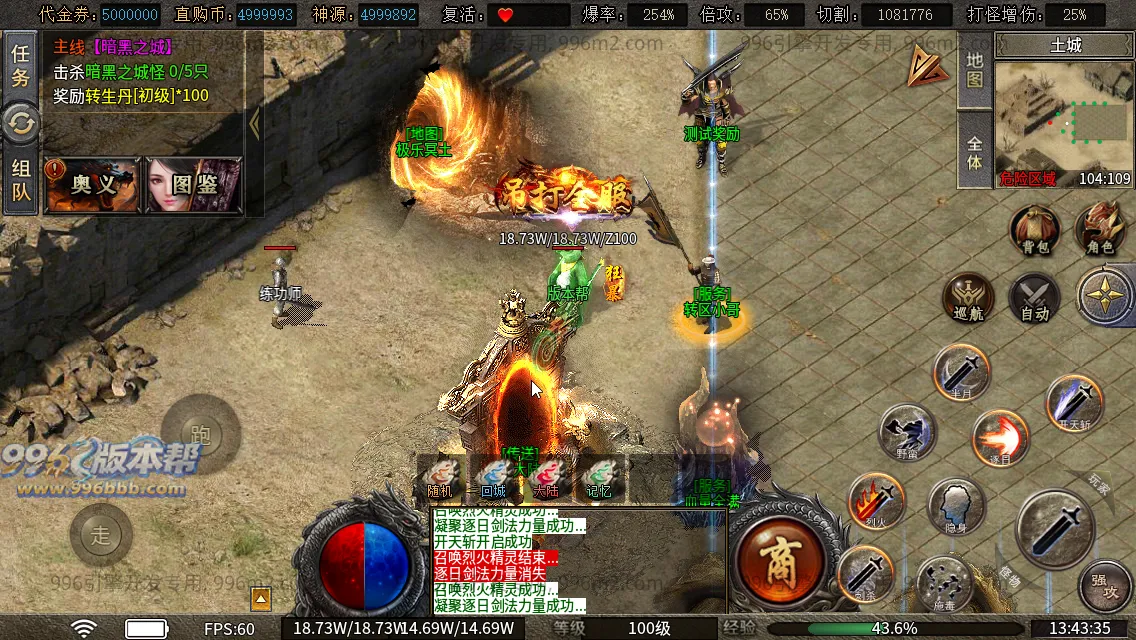
Task: Open the 任务 quest tab
Action: click(20, 66)
